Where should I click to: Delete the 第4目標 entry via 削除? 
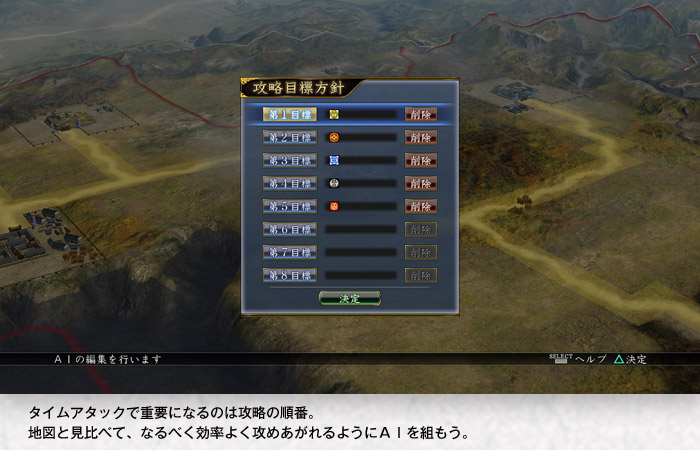421,183
